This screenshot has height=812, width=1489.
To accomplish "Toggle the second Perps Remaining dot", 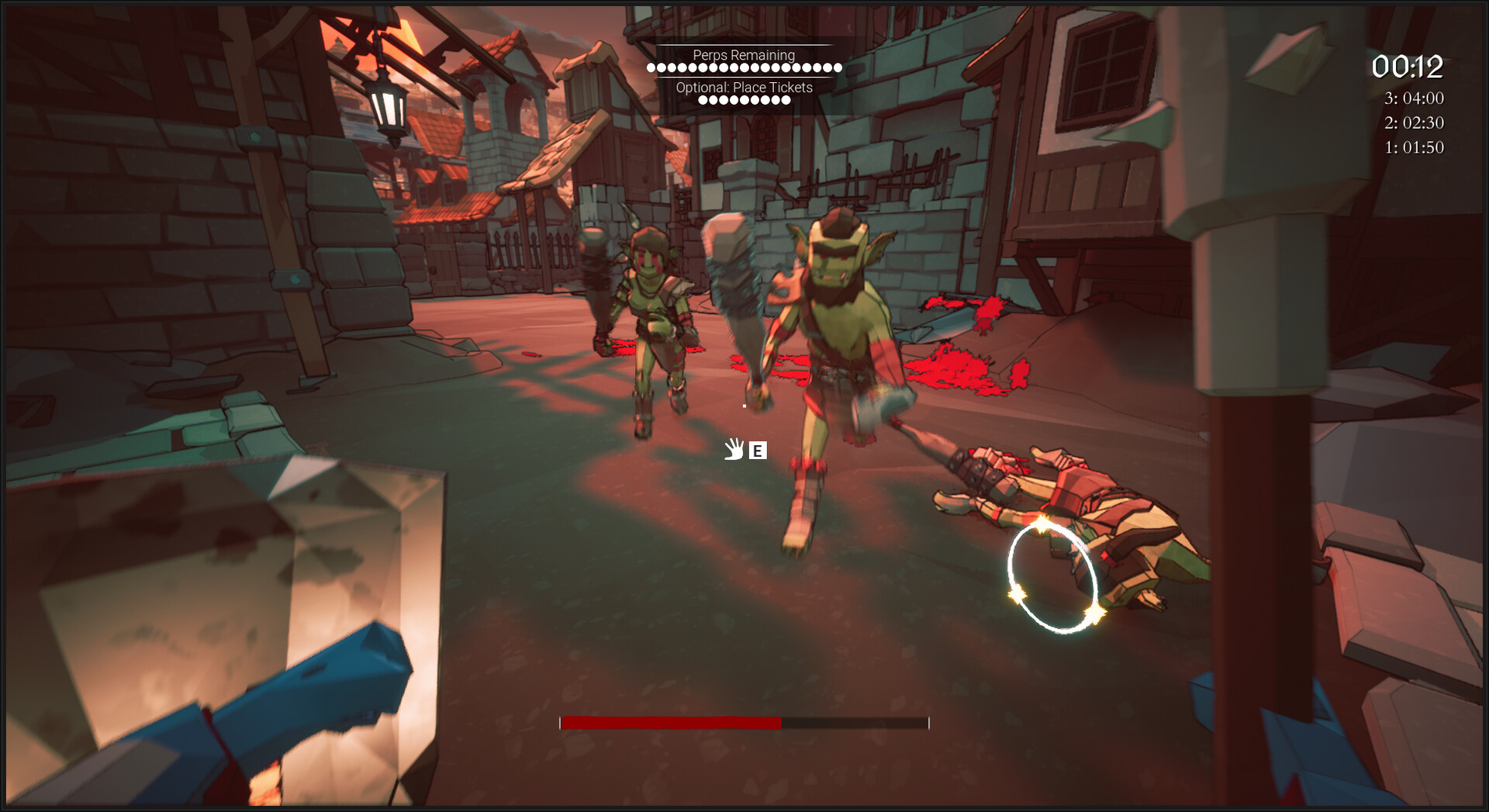I will [662, 67].
